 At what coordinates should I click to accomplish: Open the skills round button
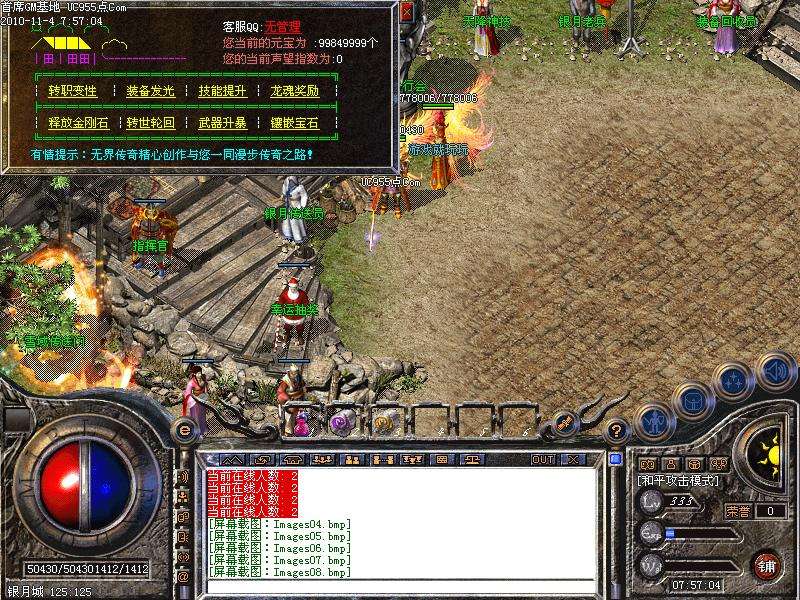(735, 380)
